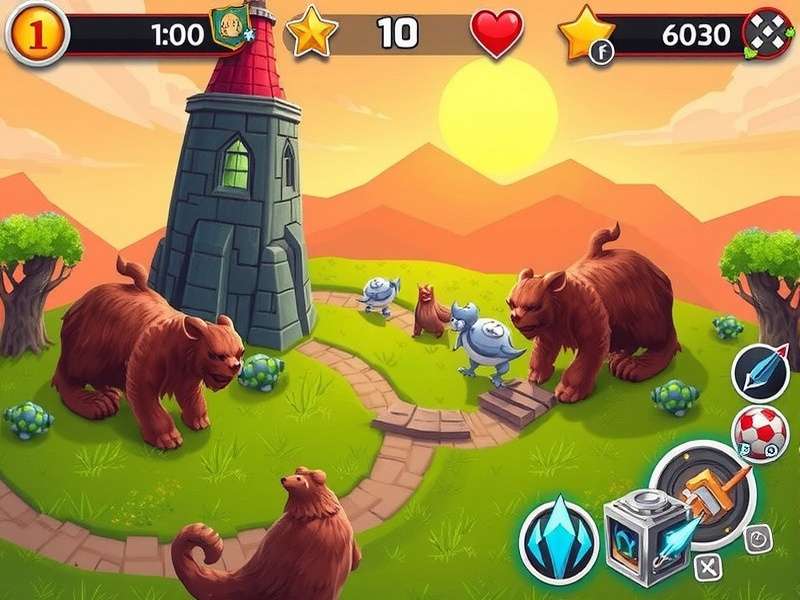The image size is (800, 600).
Task: Choose the blue arrowhead ability icon
Action: click(x=761, y=371)
